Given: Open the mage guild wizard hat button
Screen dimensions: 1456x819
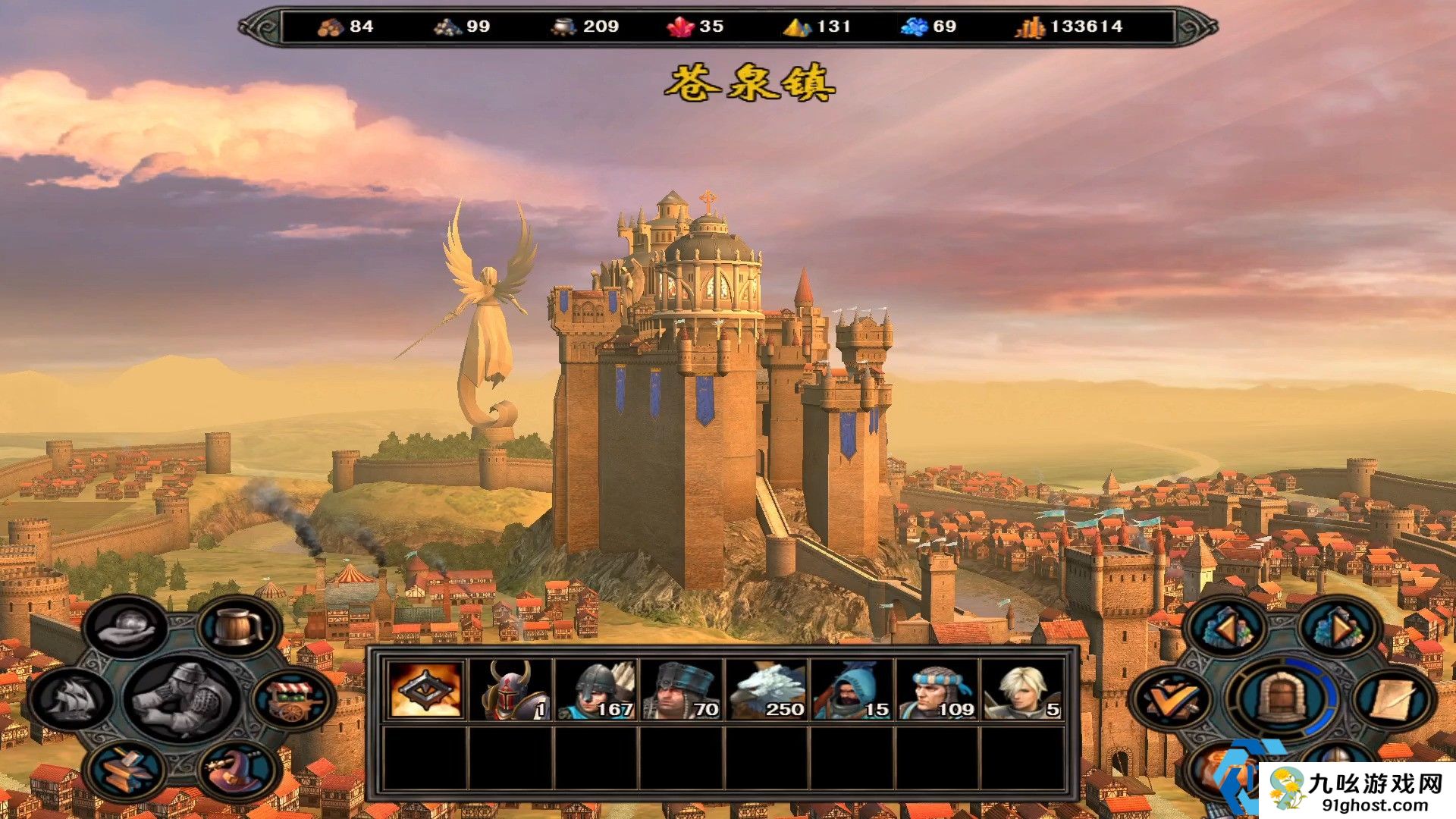Looking at the screenshot, I should tap(237, 769).
